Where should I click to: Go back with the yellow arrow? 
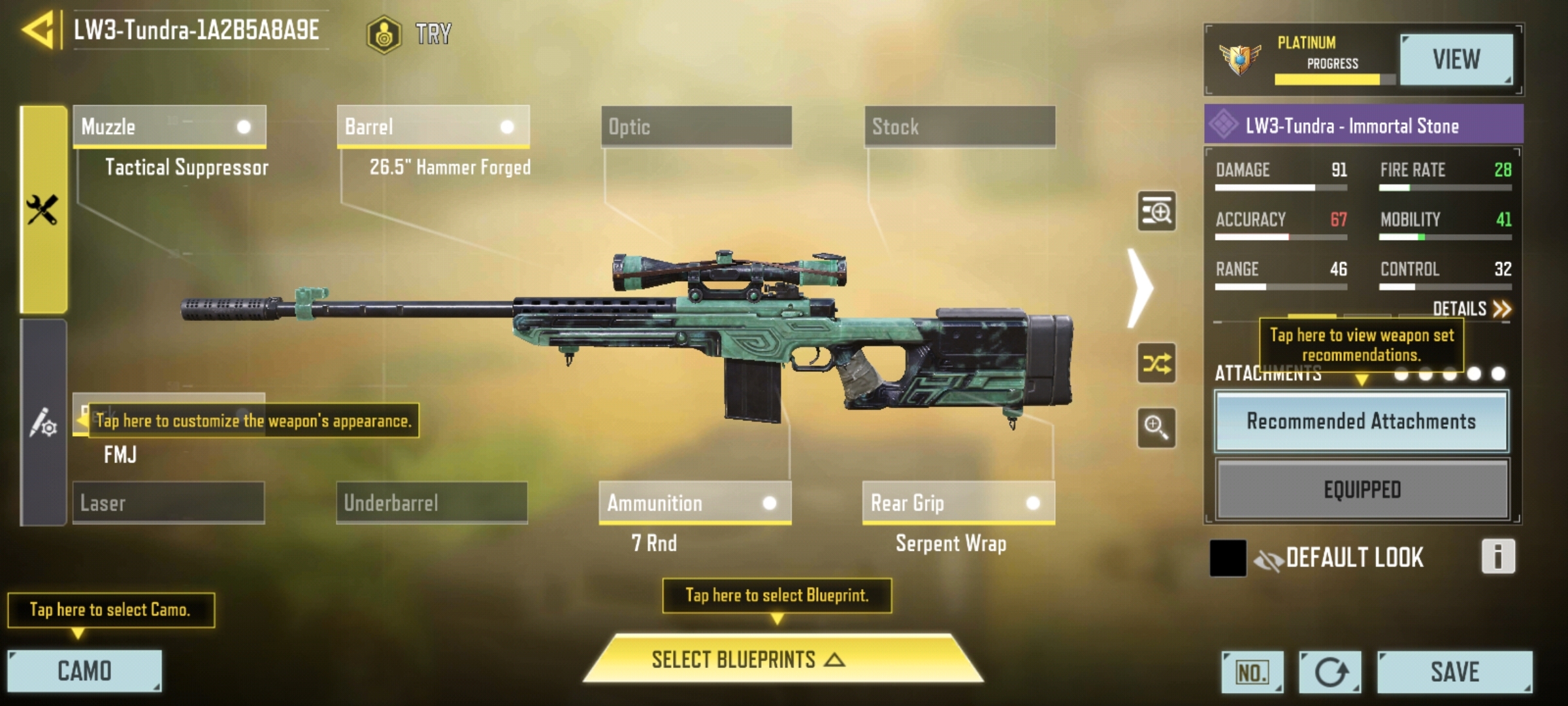38,31
